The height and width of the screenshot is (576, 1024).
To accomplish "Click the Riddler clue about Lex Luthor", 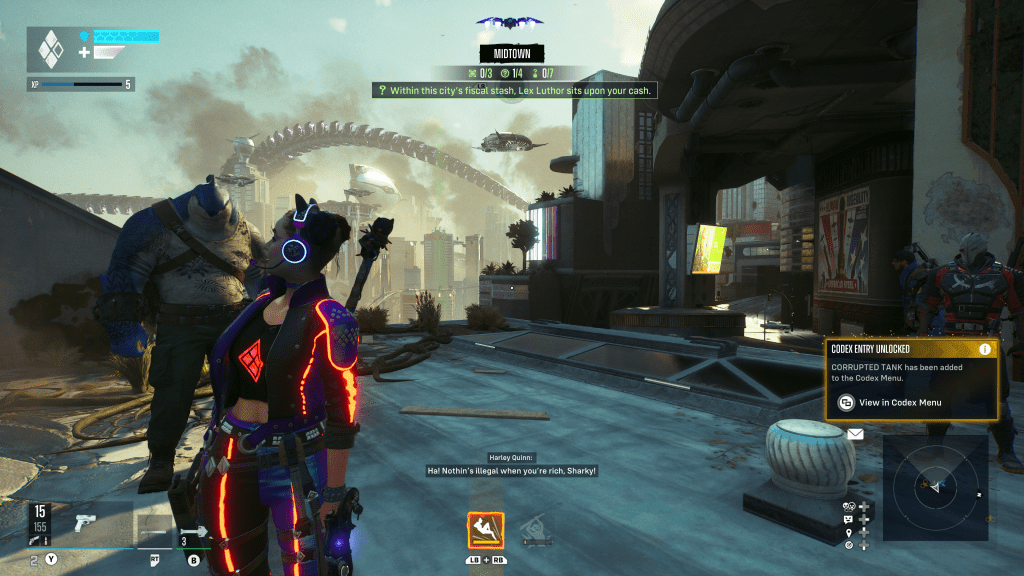I will click(x=515, y=90).
